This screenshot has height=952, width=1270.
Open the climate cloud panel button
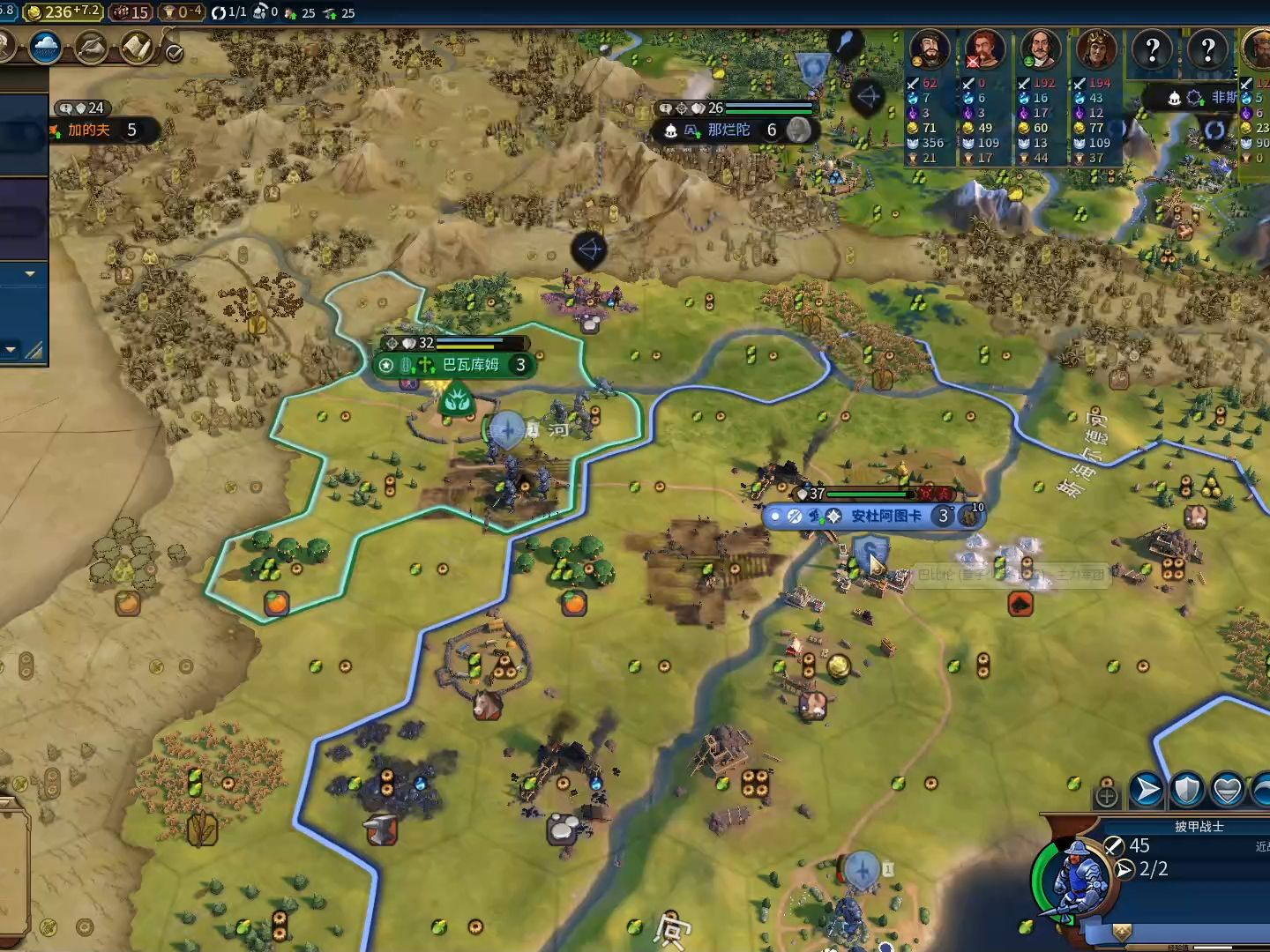[x=45, y=48]
